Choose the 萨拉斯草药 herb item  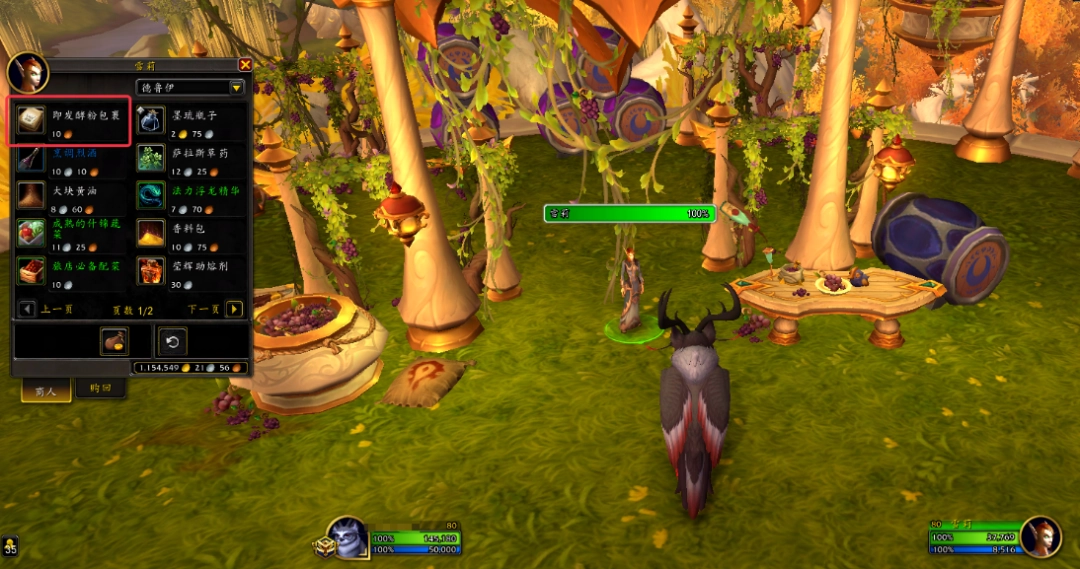click(x=151, y=159)
